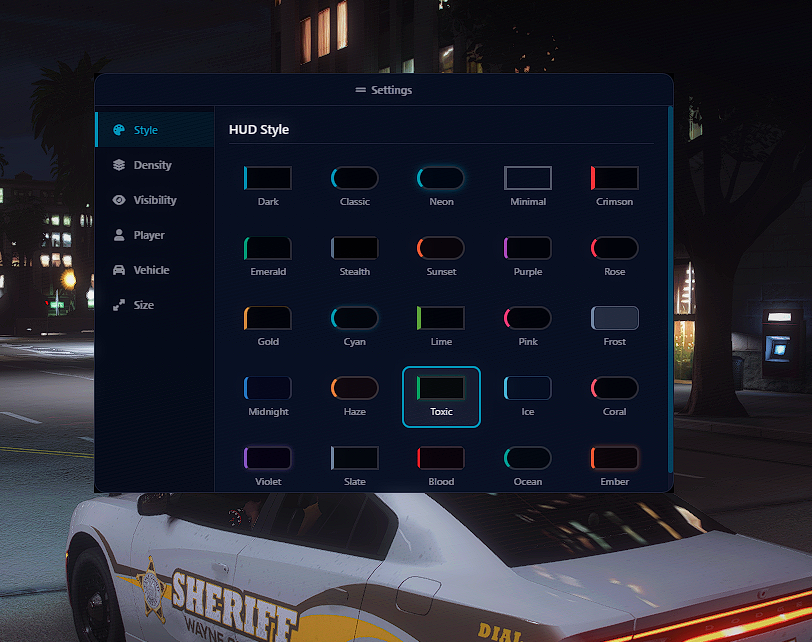Choose the Gold HUD style

pyautogui.click(x=268, y=326)
